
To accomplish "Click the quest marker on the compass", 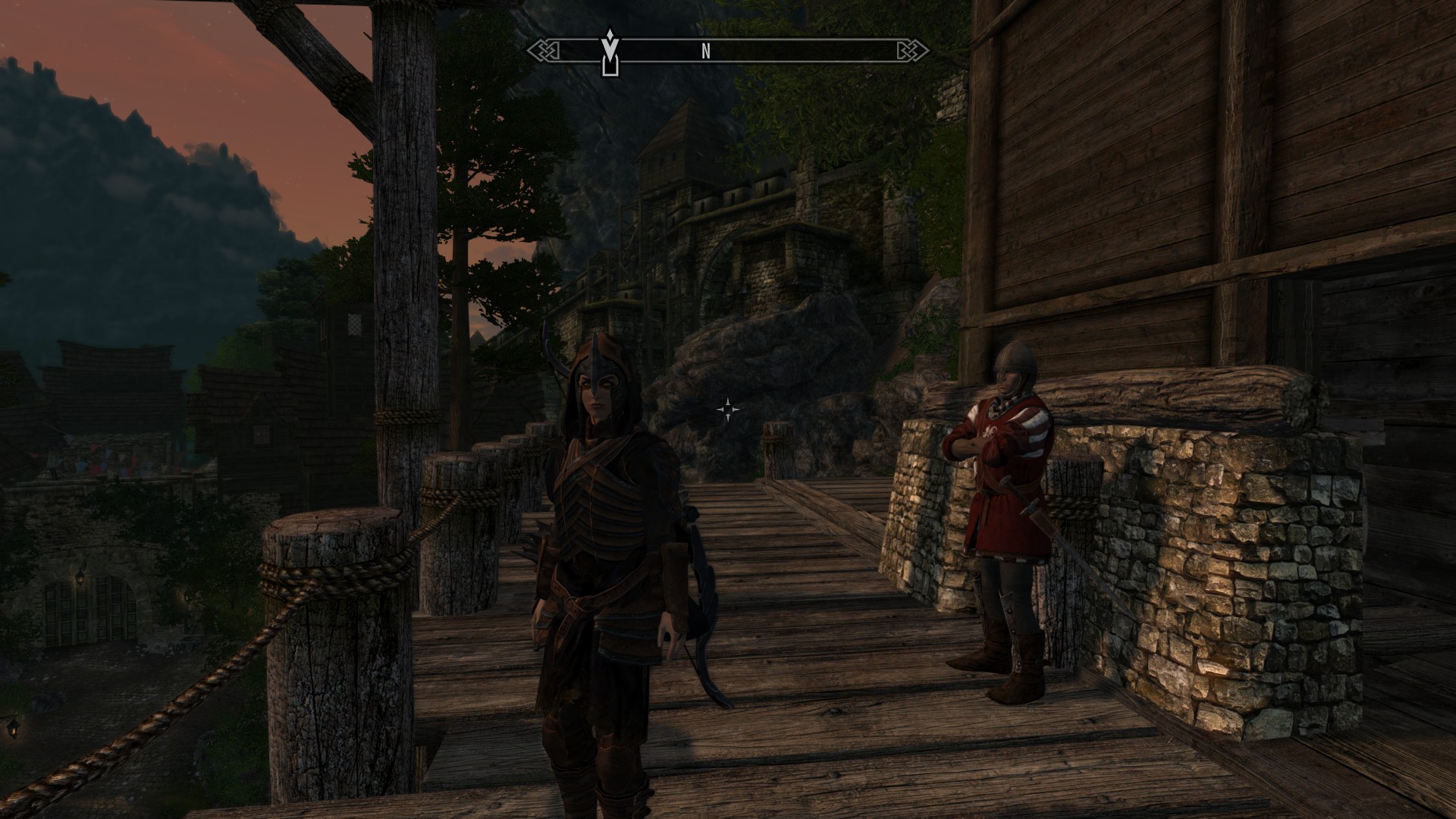I will [x=607, y=52].
